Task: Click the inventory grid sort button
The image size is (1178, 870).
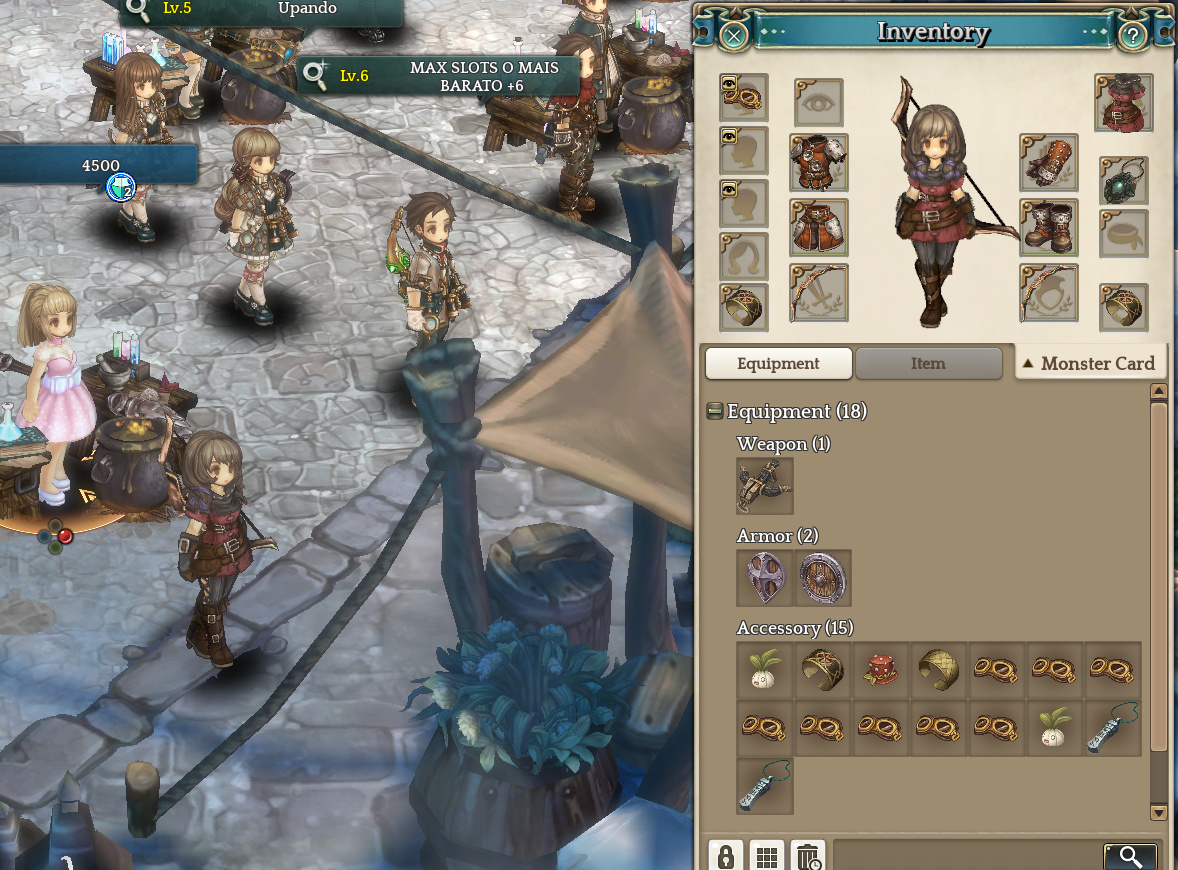Action: coord(767,856)
